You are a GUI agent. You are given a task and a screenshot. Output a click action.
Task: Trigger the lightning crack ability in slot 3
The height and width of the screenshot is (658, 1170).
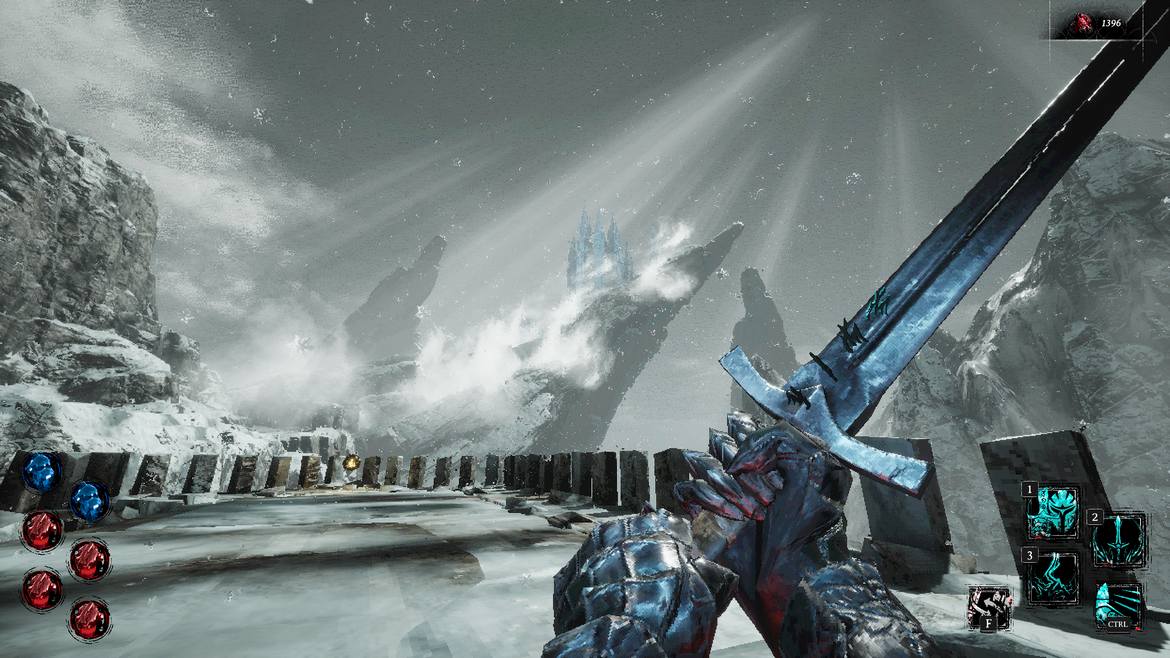(1053, 577)
